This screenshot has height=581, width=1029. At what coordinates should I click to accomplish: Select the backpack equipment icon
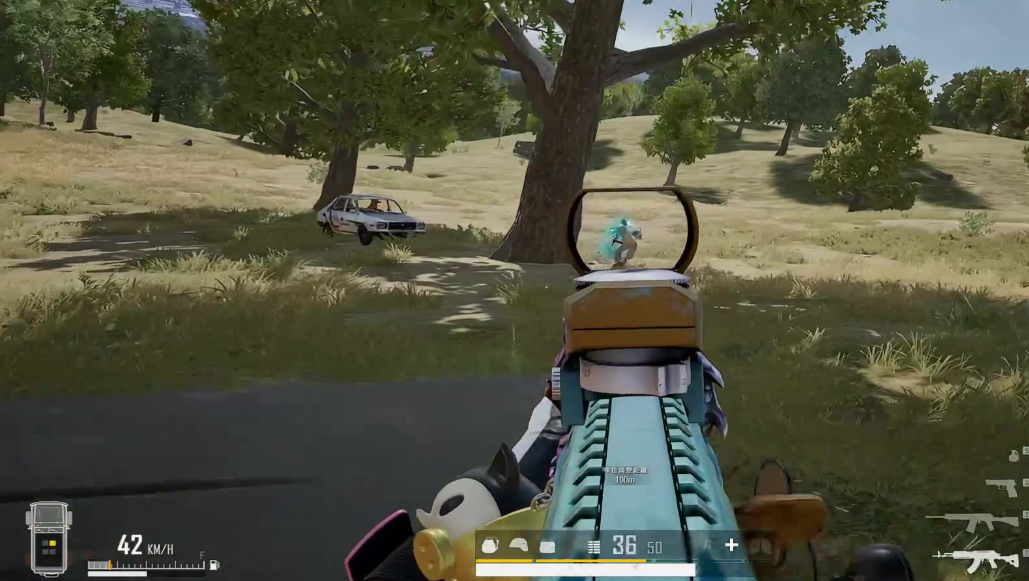[x=491, y=546]
